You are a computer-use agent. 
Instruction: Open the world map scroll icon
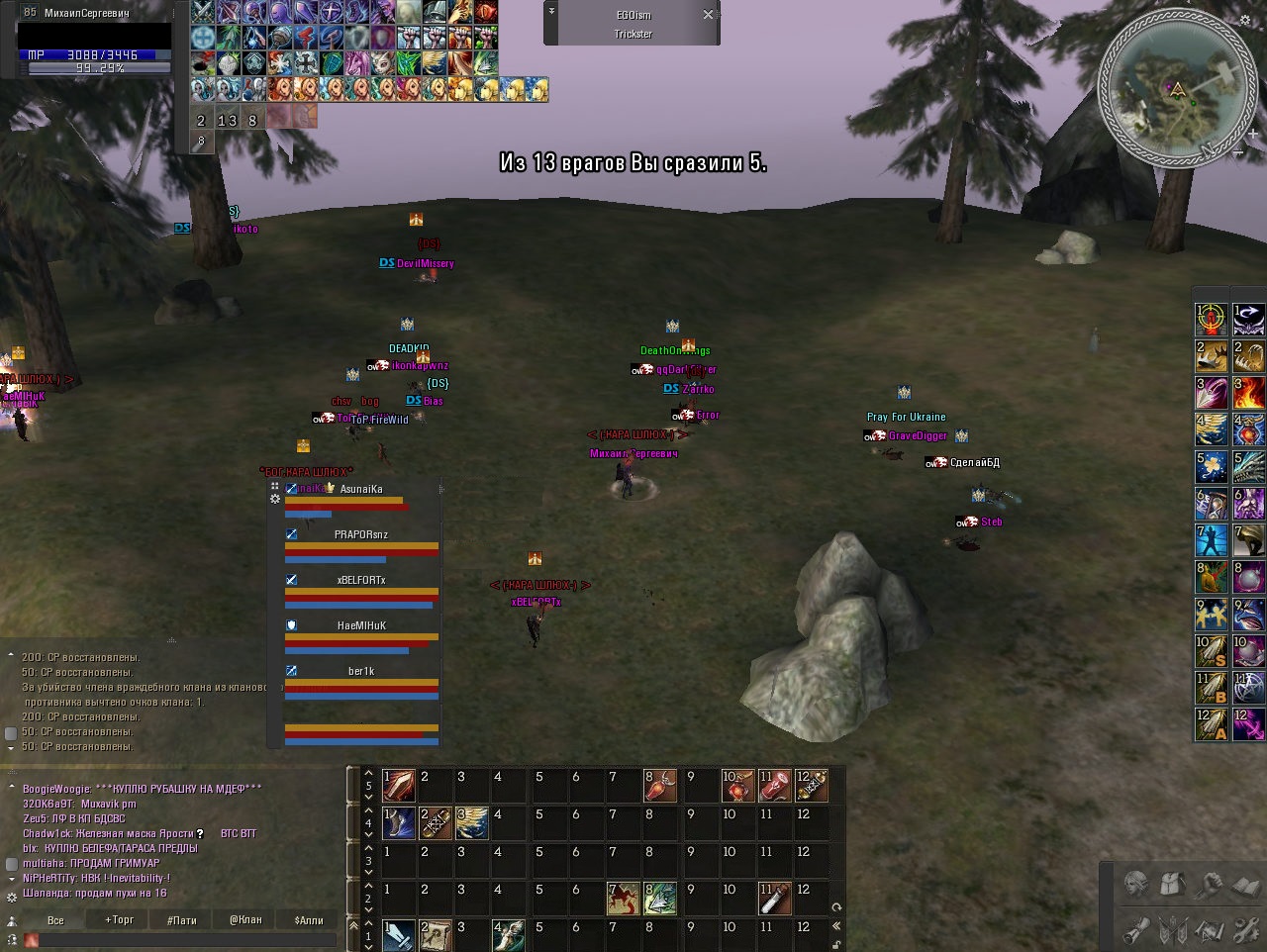1210,930
